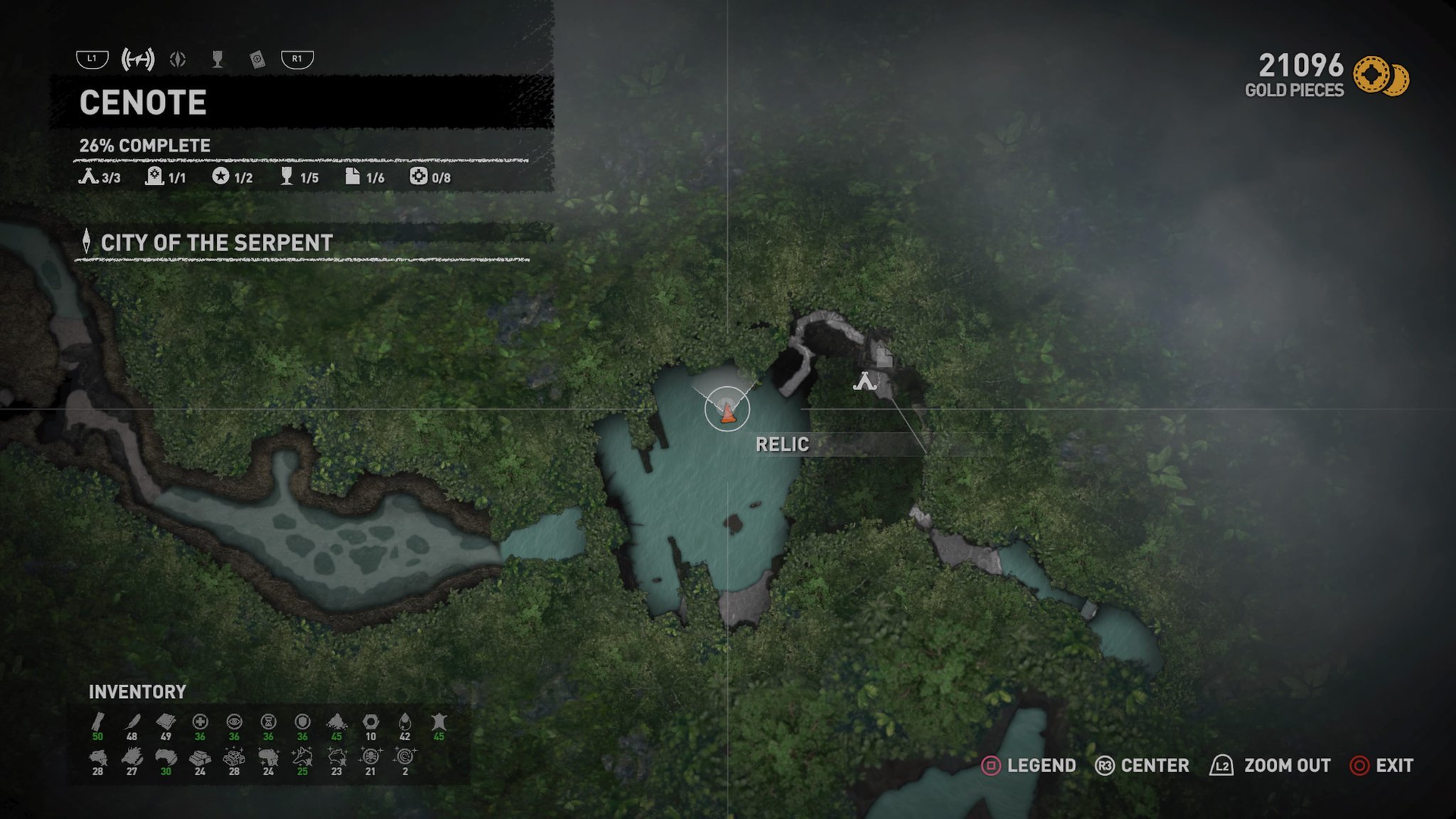1456x819 pixels.
Task: Switch to the compass tab
Action: pyautogui.click(x=178, y=60)
